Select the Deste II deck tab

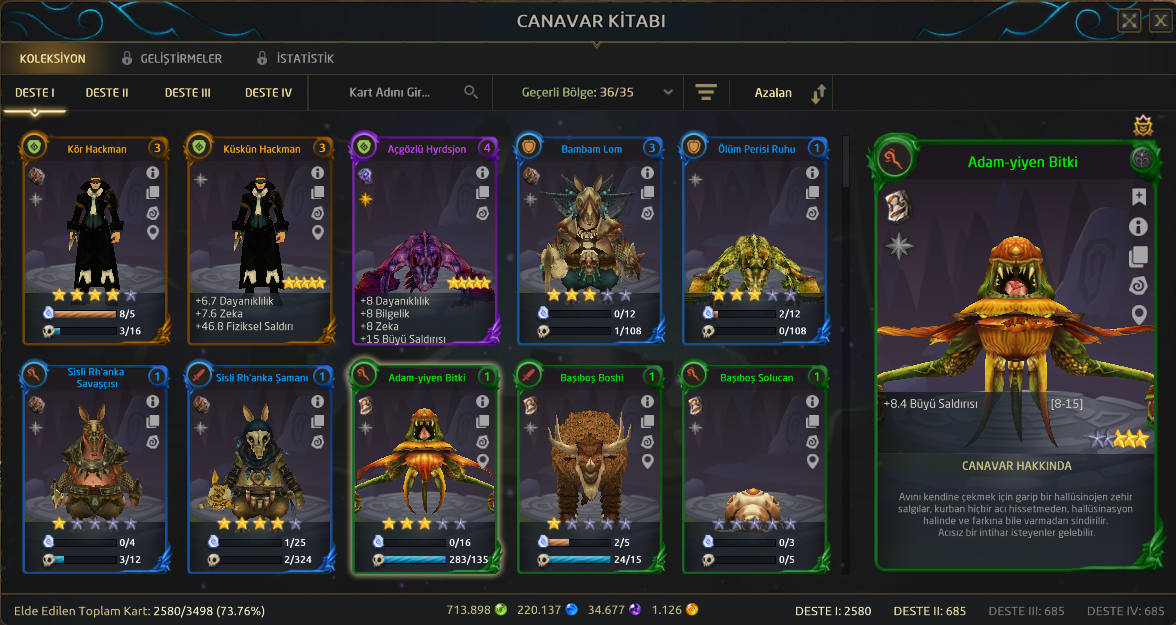click(x=107, y=93)
